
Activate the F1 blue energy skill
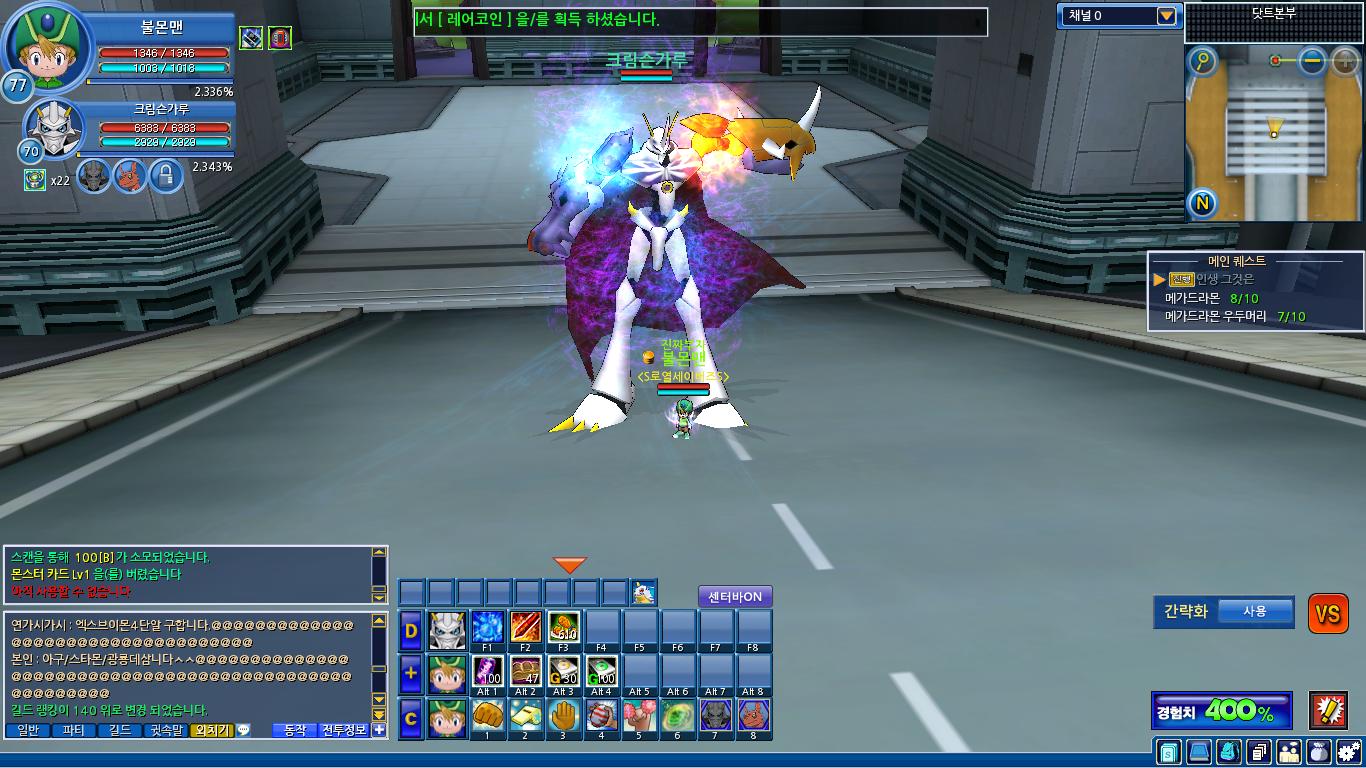point(487,627)
